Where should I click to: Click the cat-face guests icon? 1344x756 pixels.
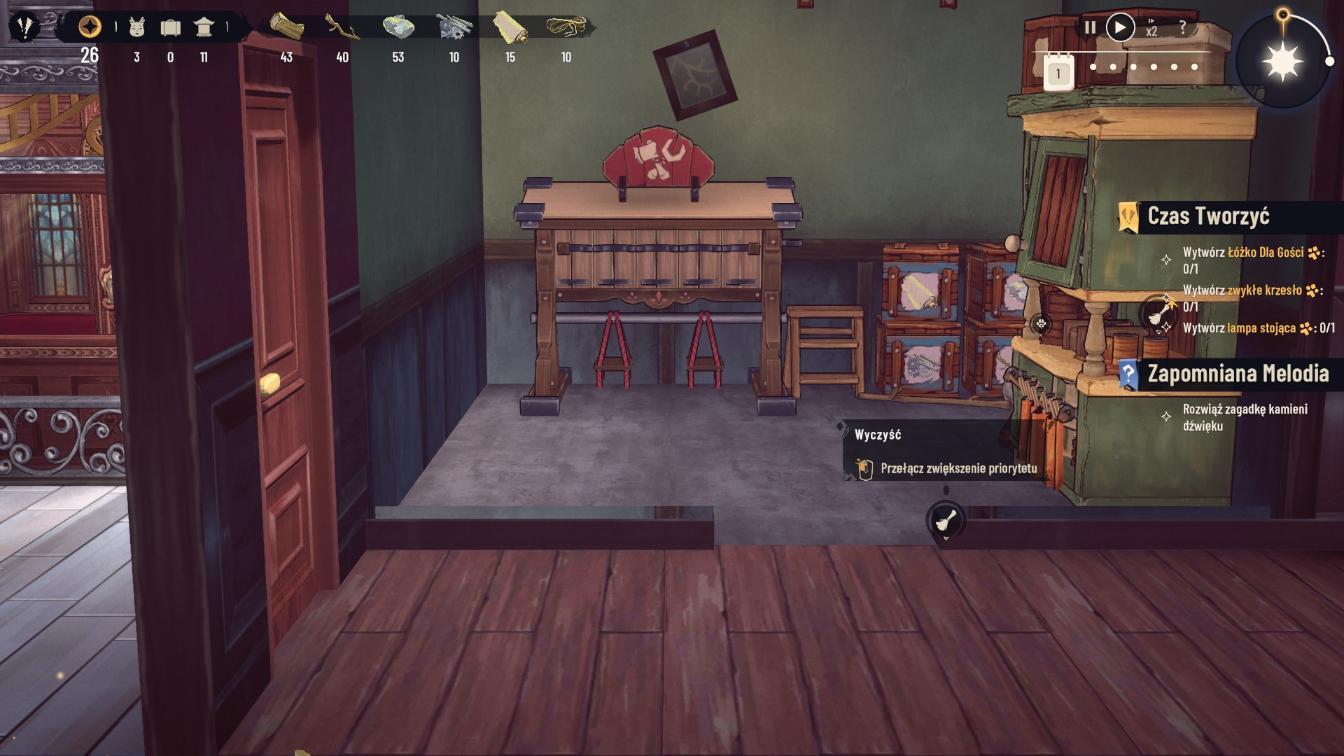(x=137, y=27)
